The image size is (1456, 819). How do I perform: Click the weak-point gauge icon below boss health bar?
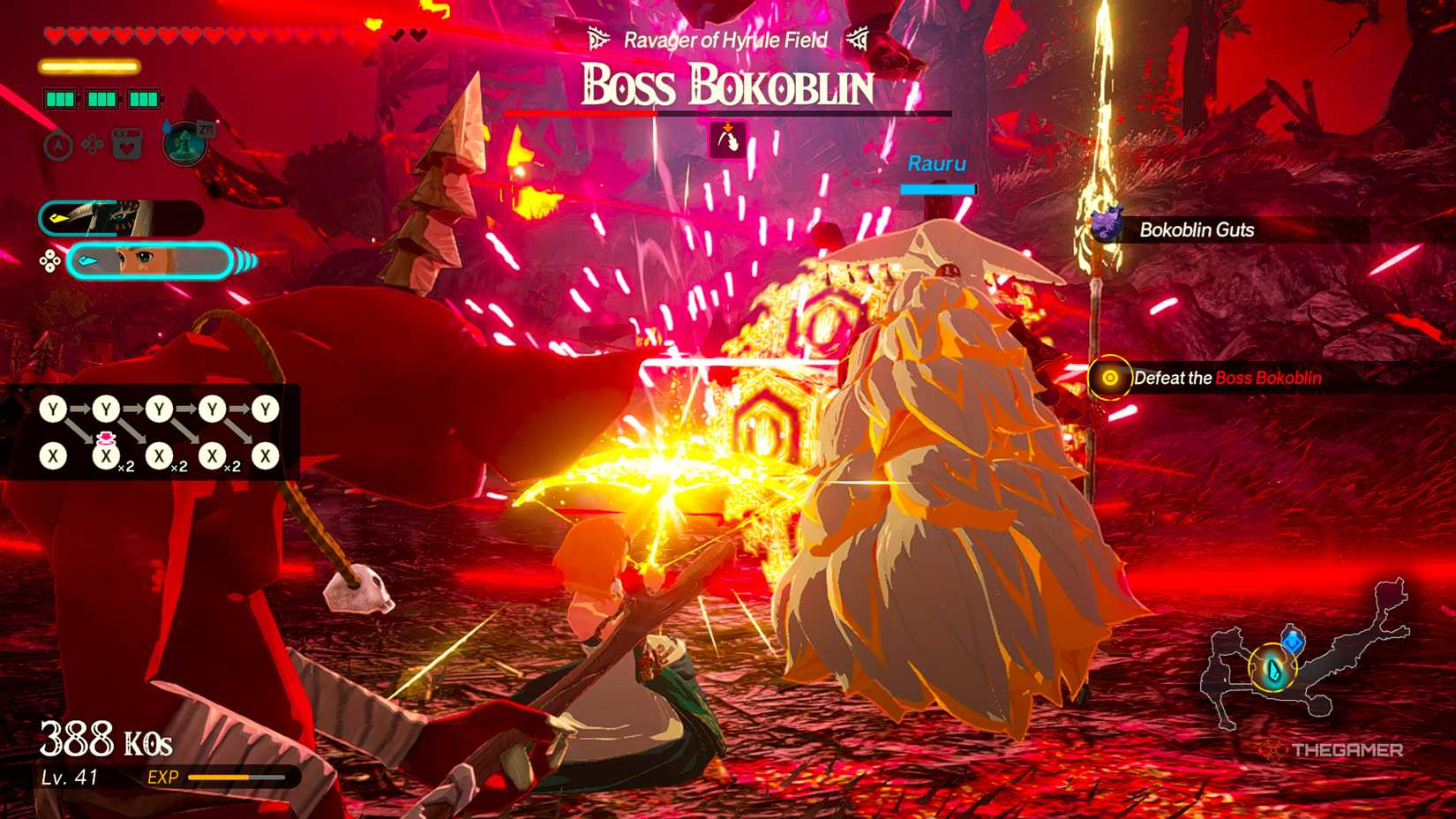(728, 138)
